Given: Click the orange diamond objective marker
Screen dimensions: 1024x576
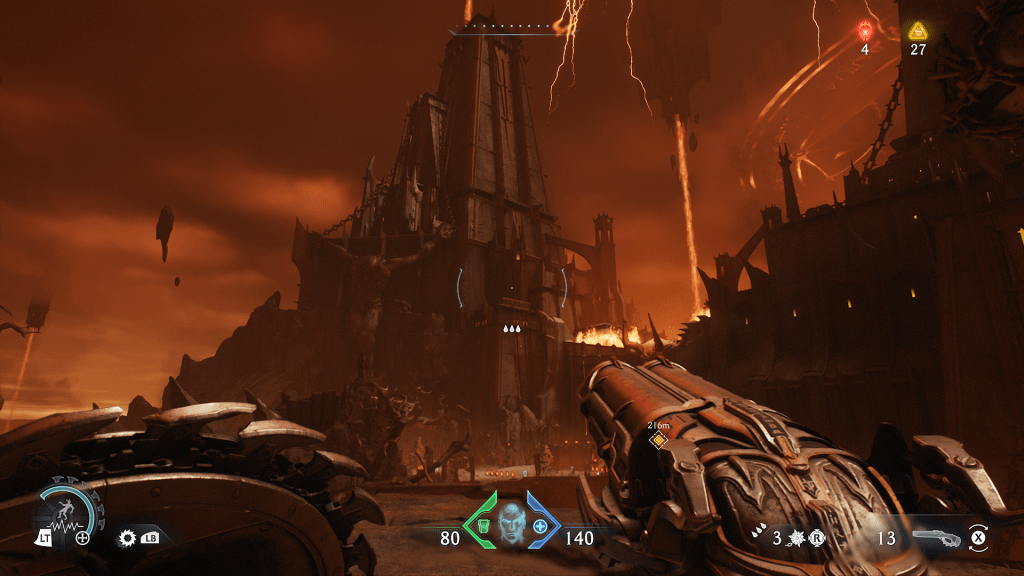Looking at the screenshot, I should coord(658,440).
